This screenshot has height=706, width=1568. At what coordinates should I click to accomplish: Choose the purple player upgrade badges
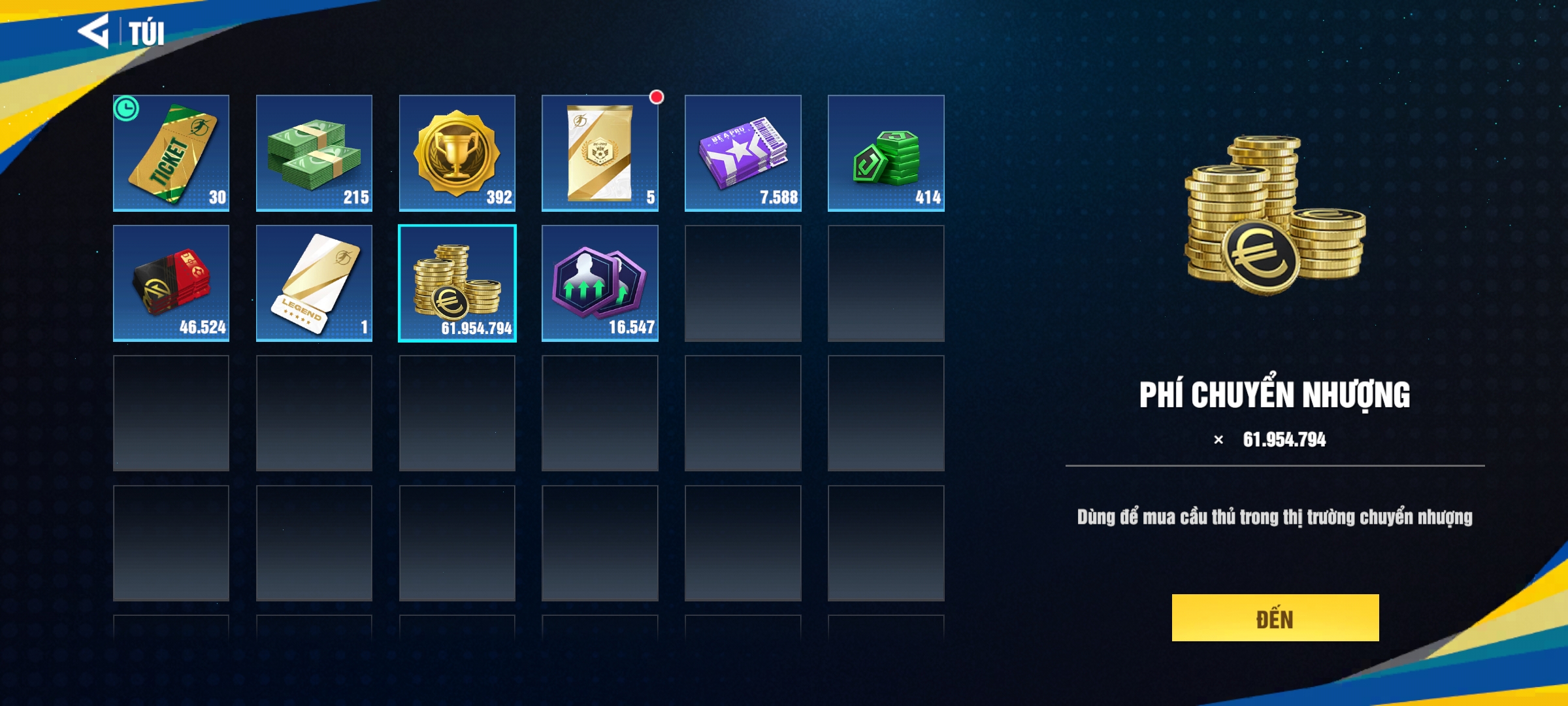[x=600, y=283]
